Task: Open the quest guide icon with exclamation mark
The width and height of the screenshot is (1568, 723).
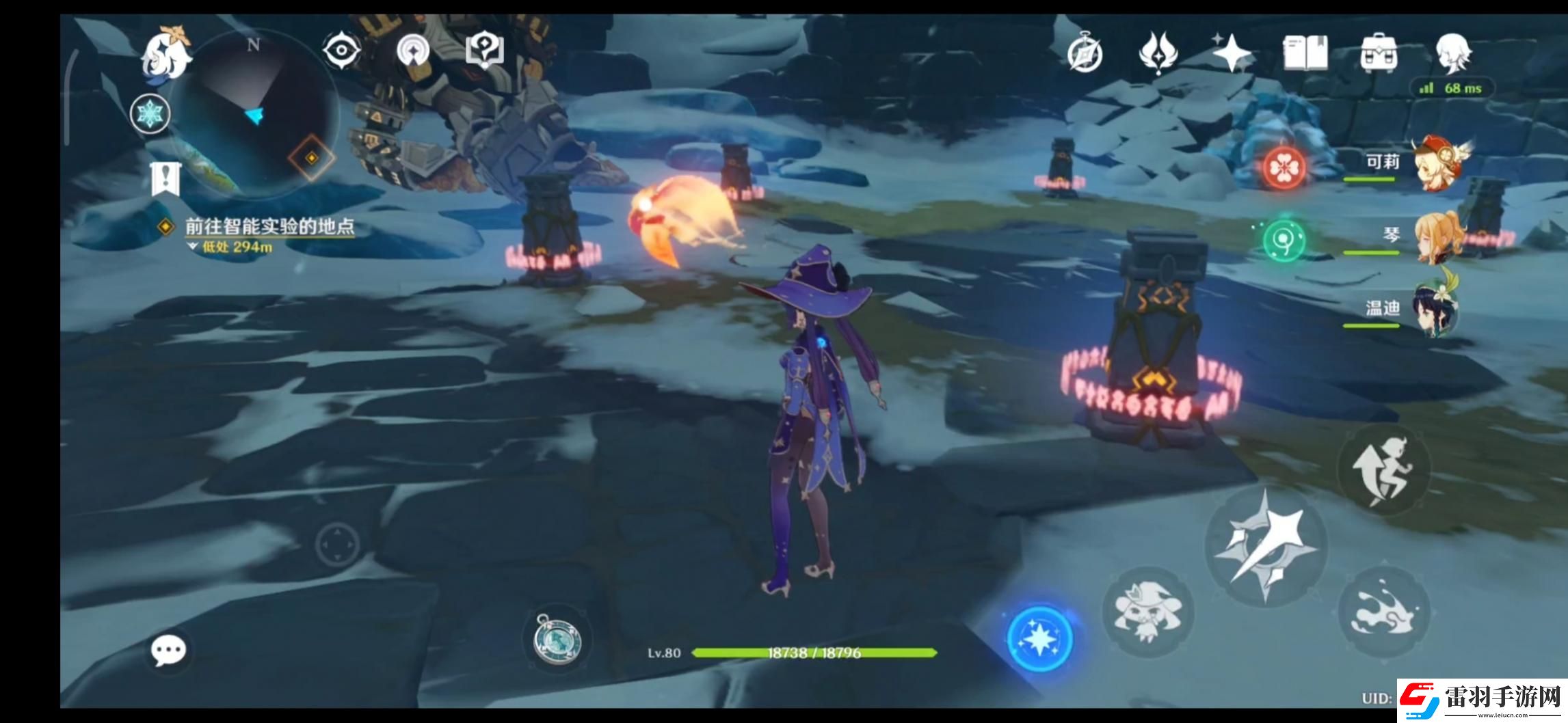Action: (484, 51)
